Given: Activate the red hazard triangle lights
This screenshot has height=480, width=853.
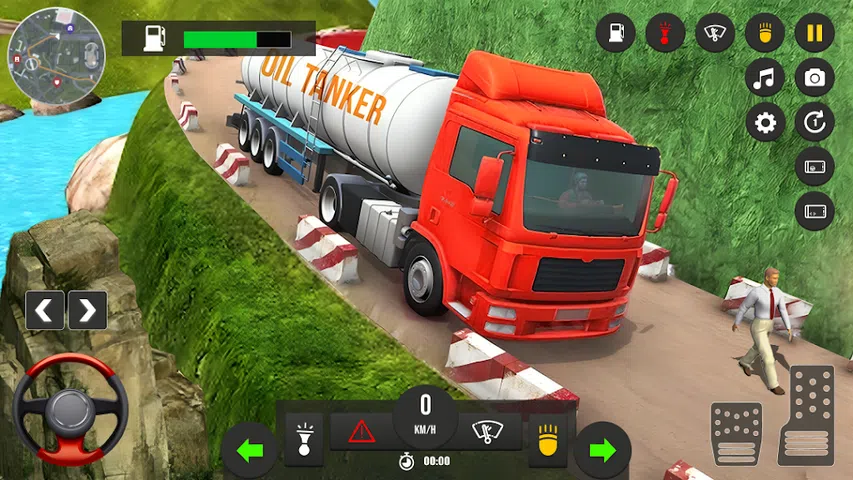Looking at the screenshot, I should pyautogui.click(x=361, y=432).
